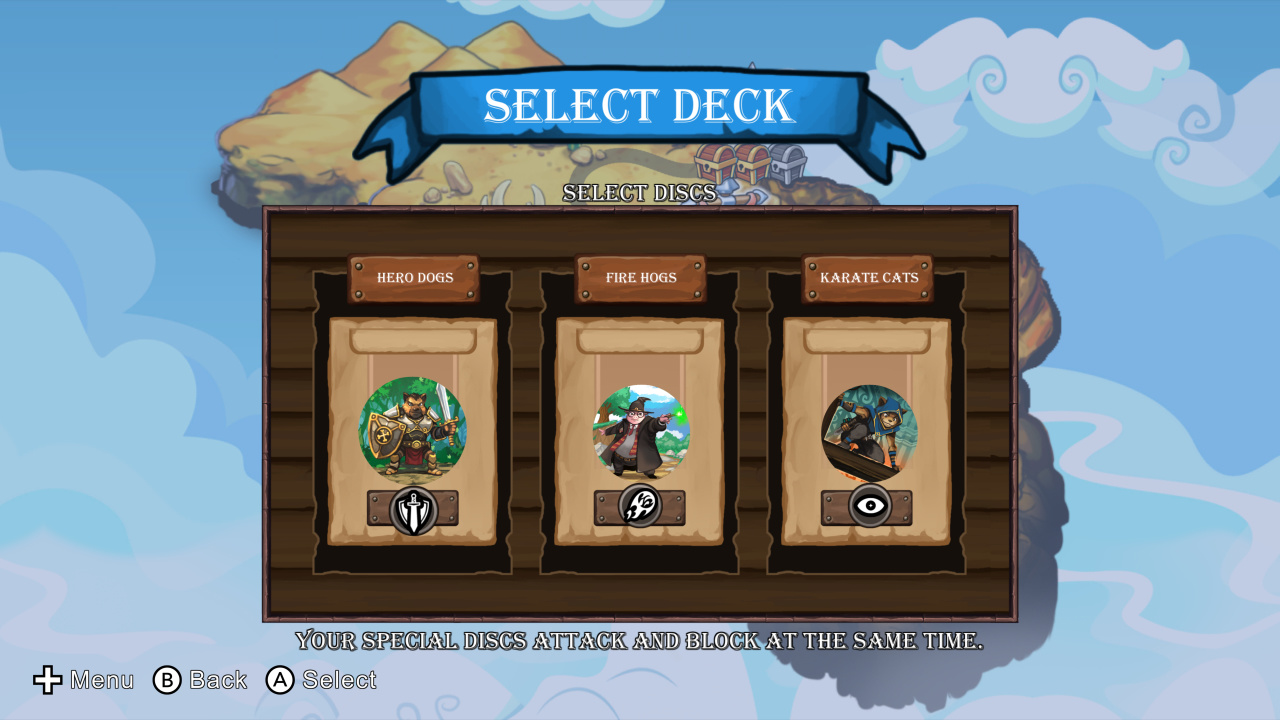This screenshot has width=1280, height=720.
Task: Click the Hero Dogs name plate
Action: 414,278
